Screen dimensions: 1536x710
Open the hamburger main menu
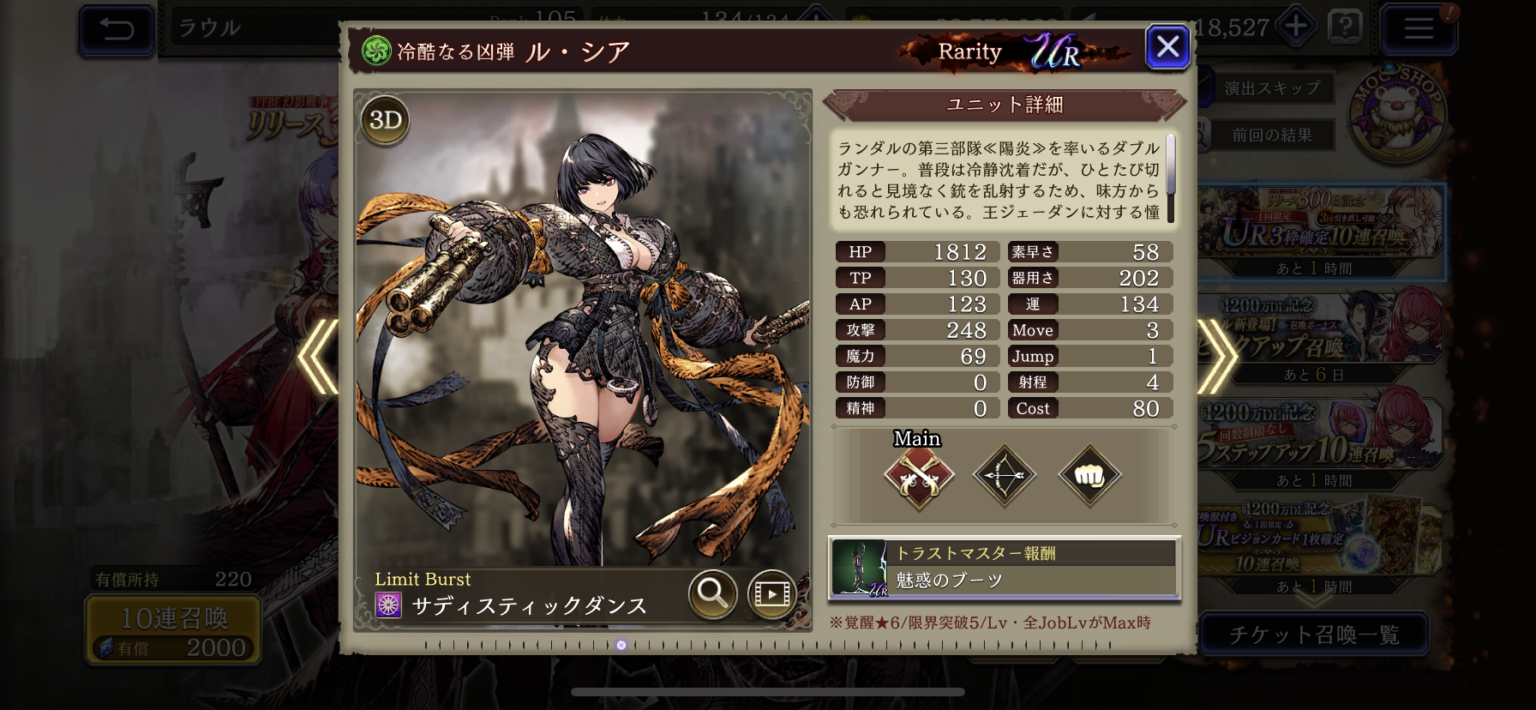tap(1418, 29)
